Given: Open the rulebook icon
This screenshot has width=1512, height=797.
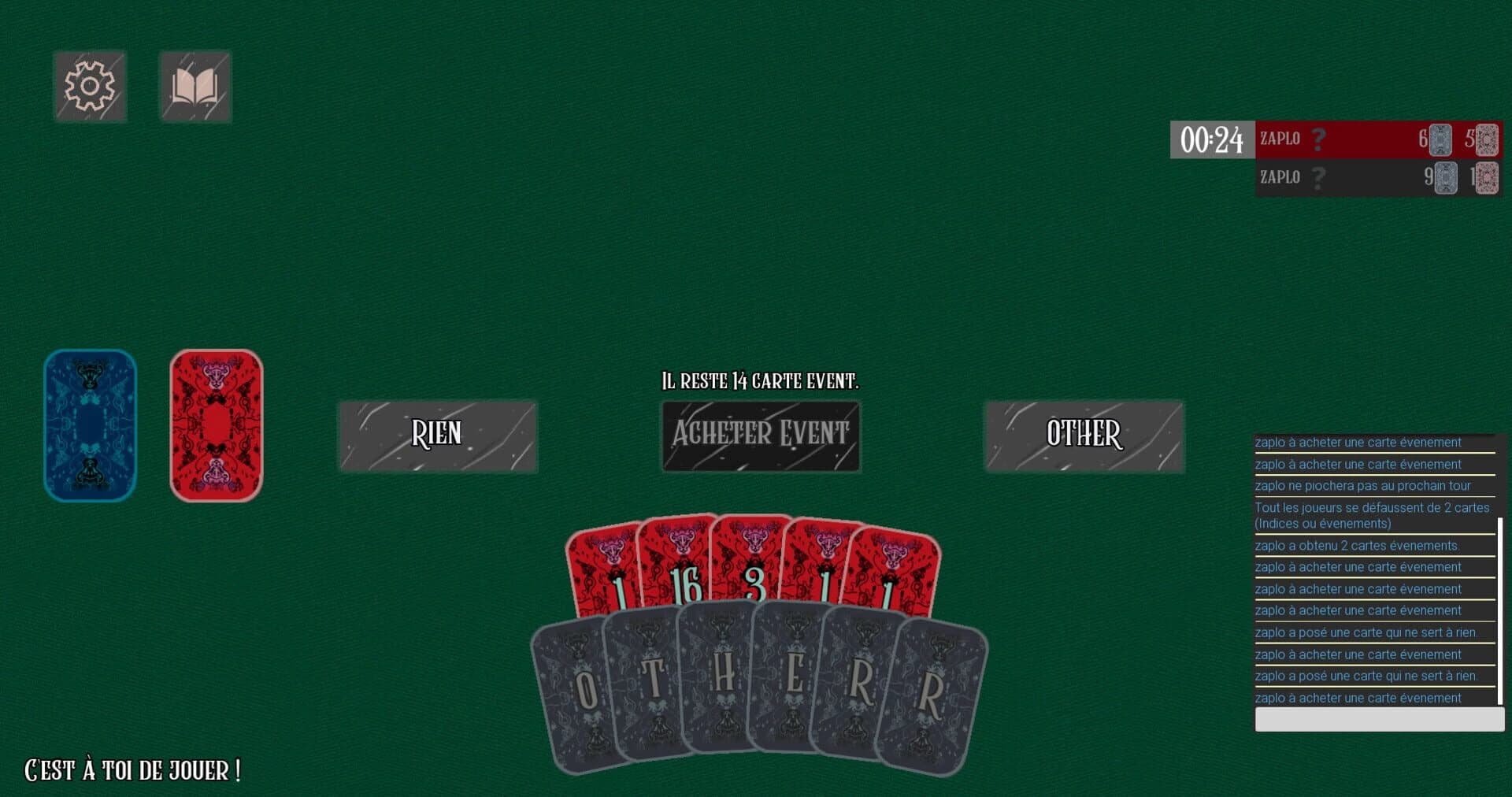Looking at the screenshot, I should (x=195, y=86).
